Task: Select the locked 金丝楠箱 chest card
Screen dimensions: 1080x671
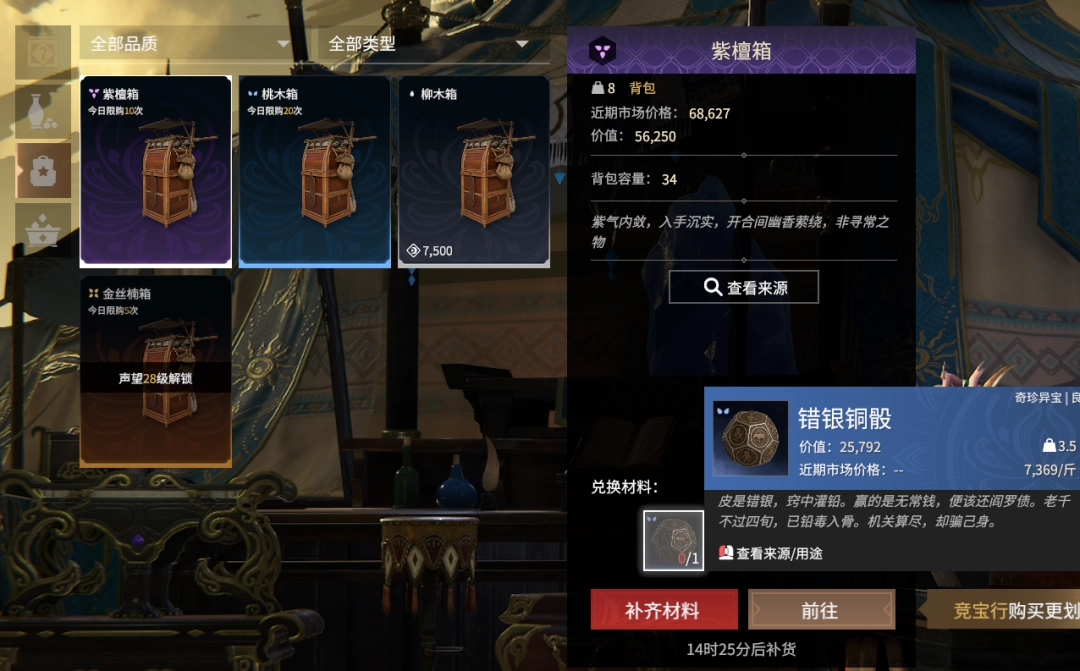Action: pos(156,371)
